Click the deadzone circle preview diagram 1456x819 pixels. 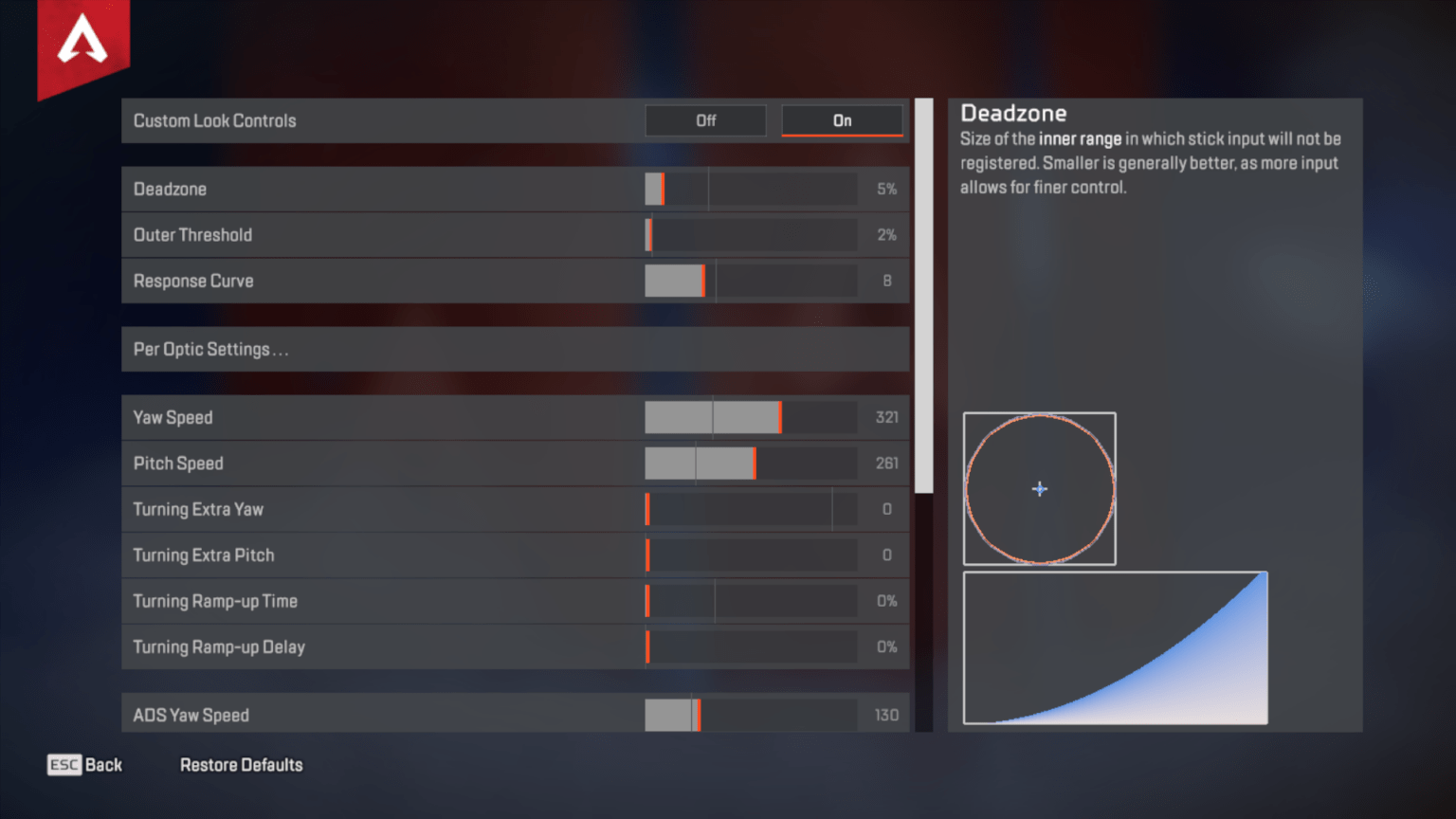(x=1040, y=488)
